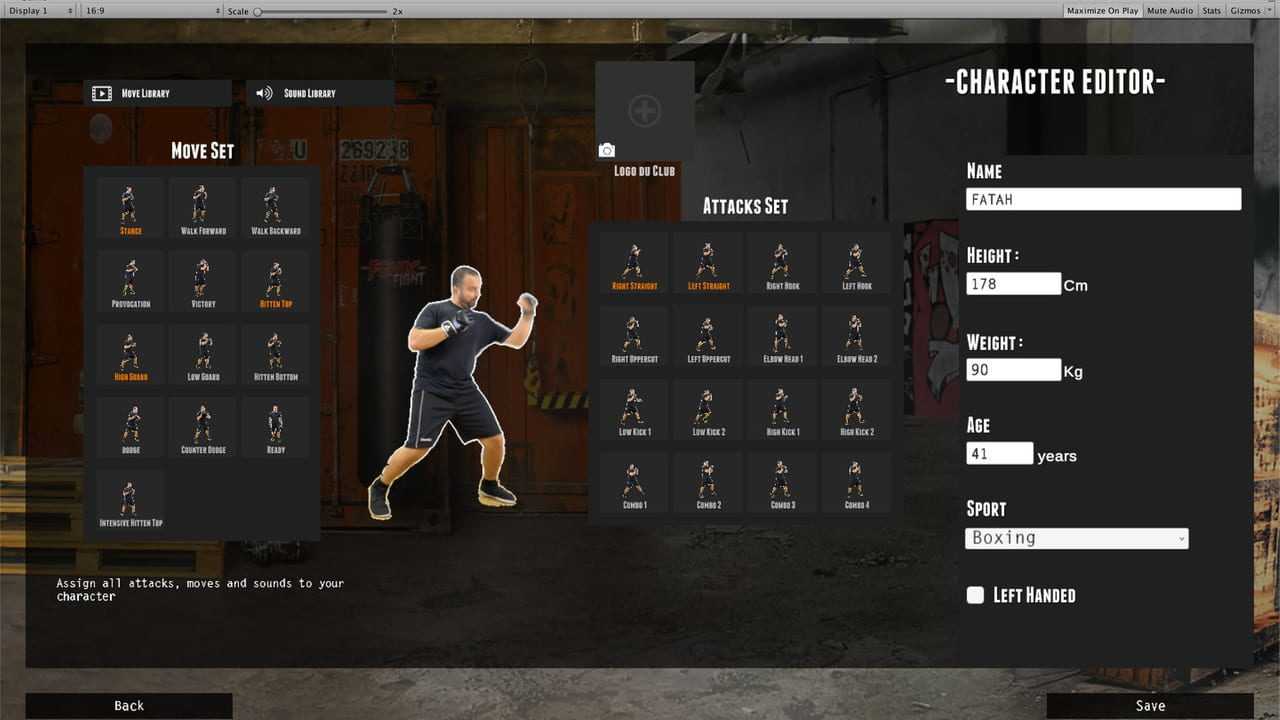Select the Right Straight attack slot
The width and height of the screenshot is (1280, 720).
pos(634,265)
